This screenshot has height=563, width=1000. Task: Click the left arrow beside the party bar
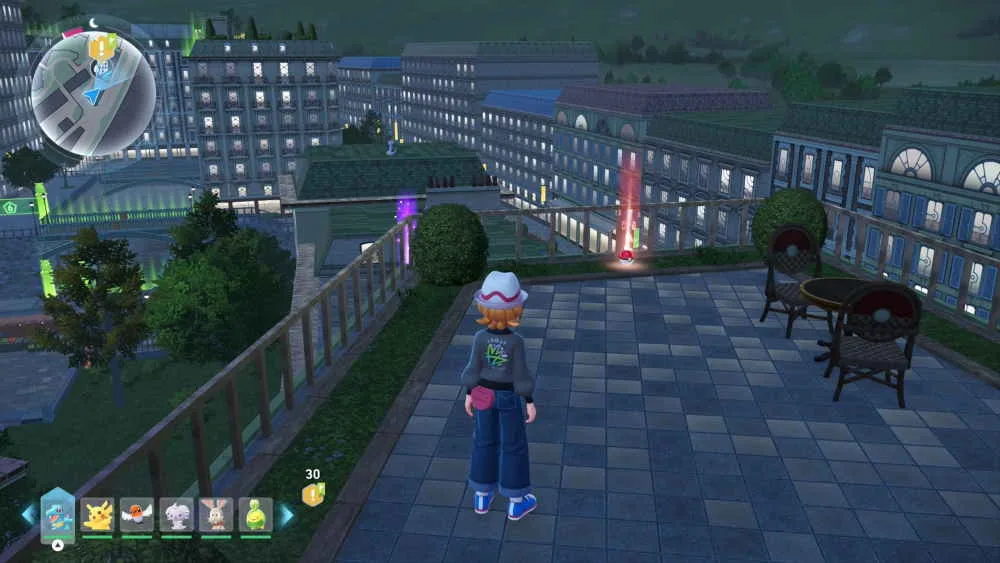pyautogui.click(x=28, y=515)
